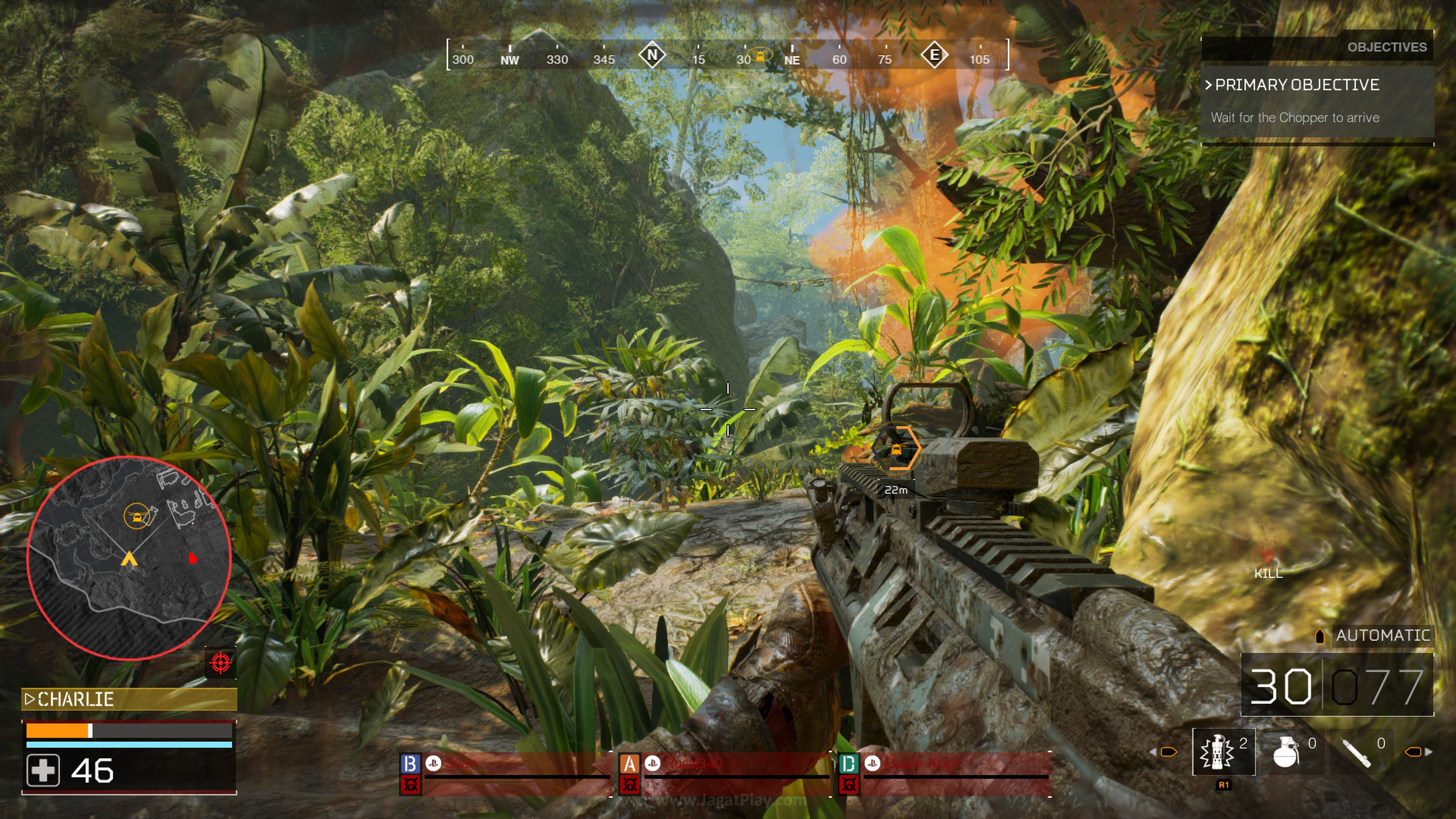The width and height of the screenshot is (1456, 819).
Task: Click the chopper icon on the compass bar
Action: 761,55
